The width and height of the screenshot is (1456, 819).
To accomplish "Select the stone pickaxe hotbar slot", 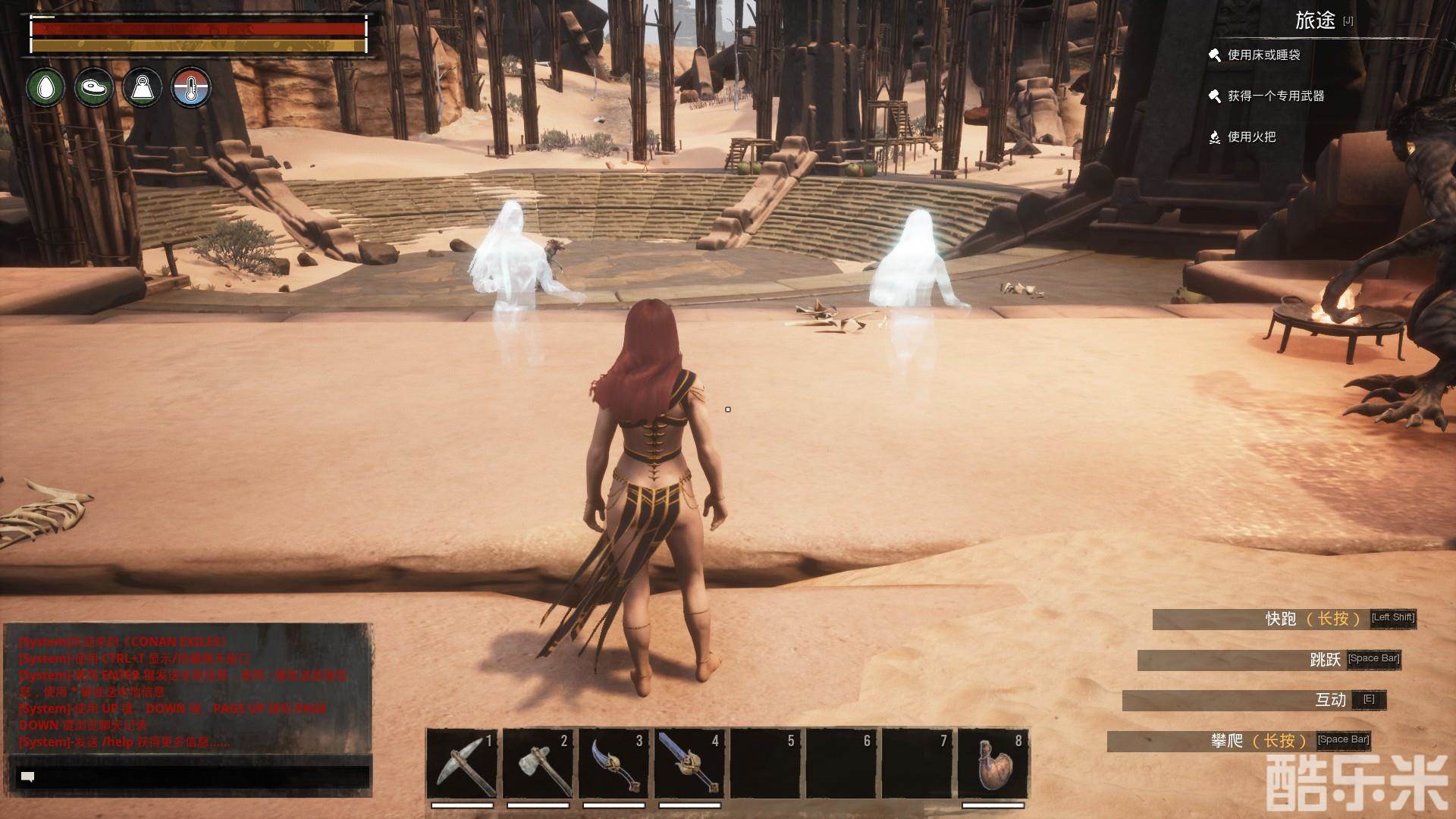I will (462, 763).
